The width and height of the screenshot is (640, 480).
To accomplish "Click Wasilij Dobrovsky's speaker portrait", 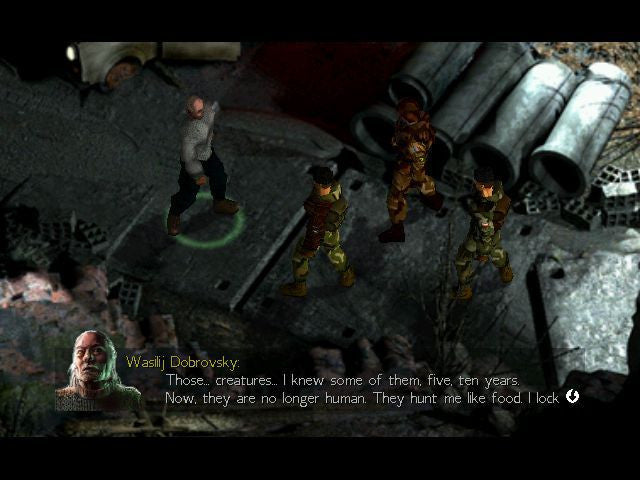I will 97,371.
